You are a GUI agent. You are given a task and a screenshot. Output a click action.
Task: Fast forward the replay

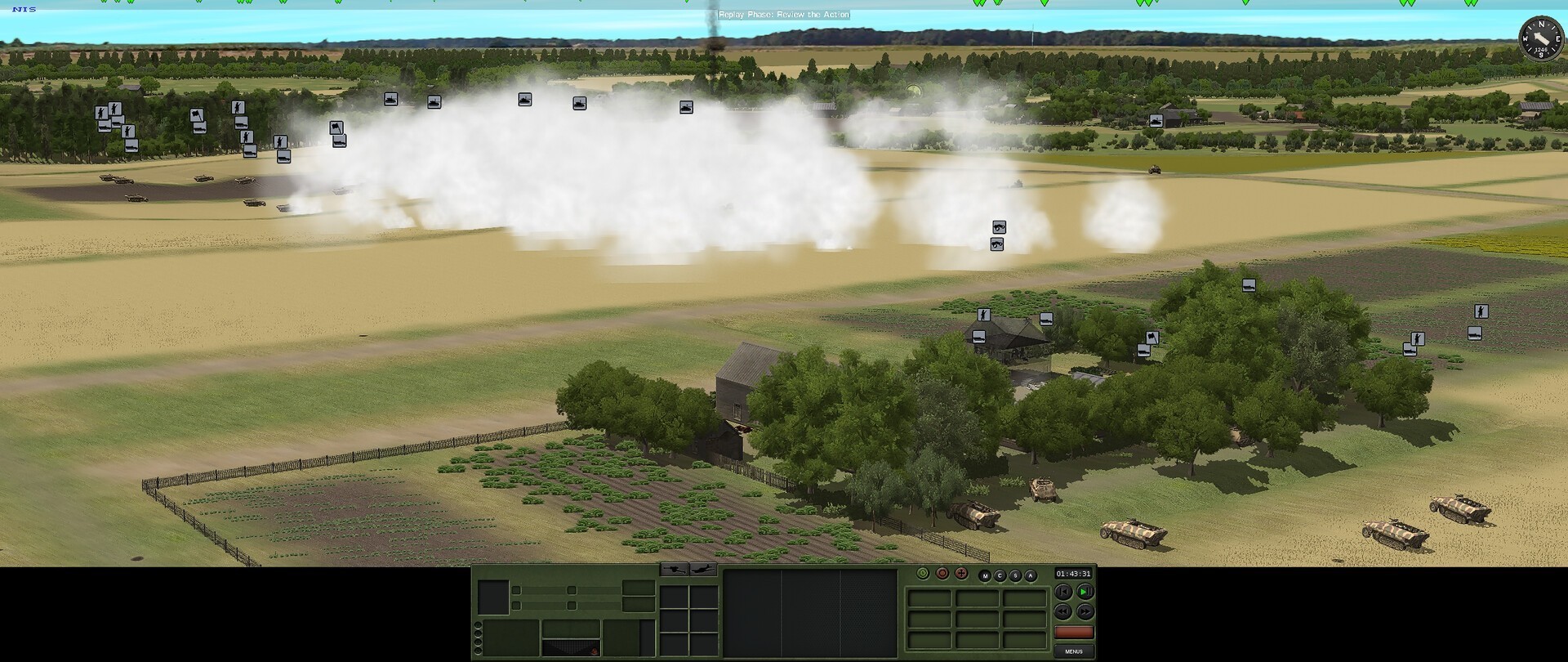[x=1085, y=611]
